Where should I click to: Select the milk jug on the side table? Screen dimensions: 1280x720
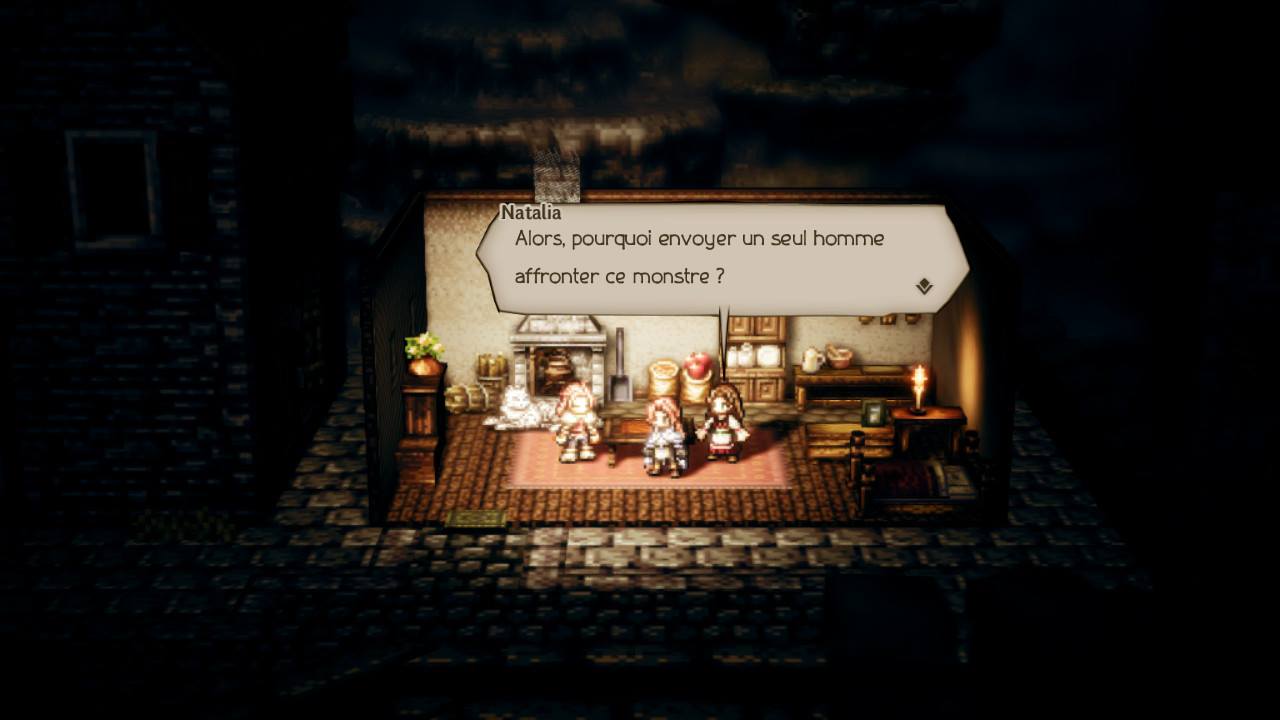[x=808, y=359]
